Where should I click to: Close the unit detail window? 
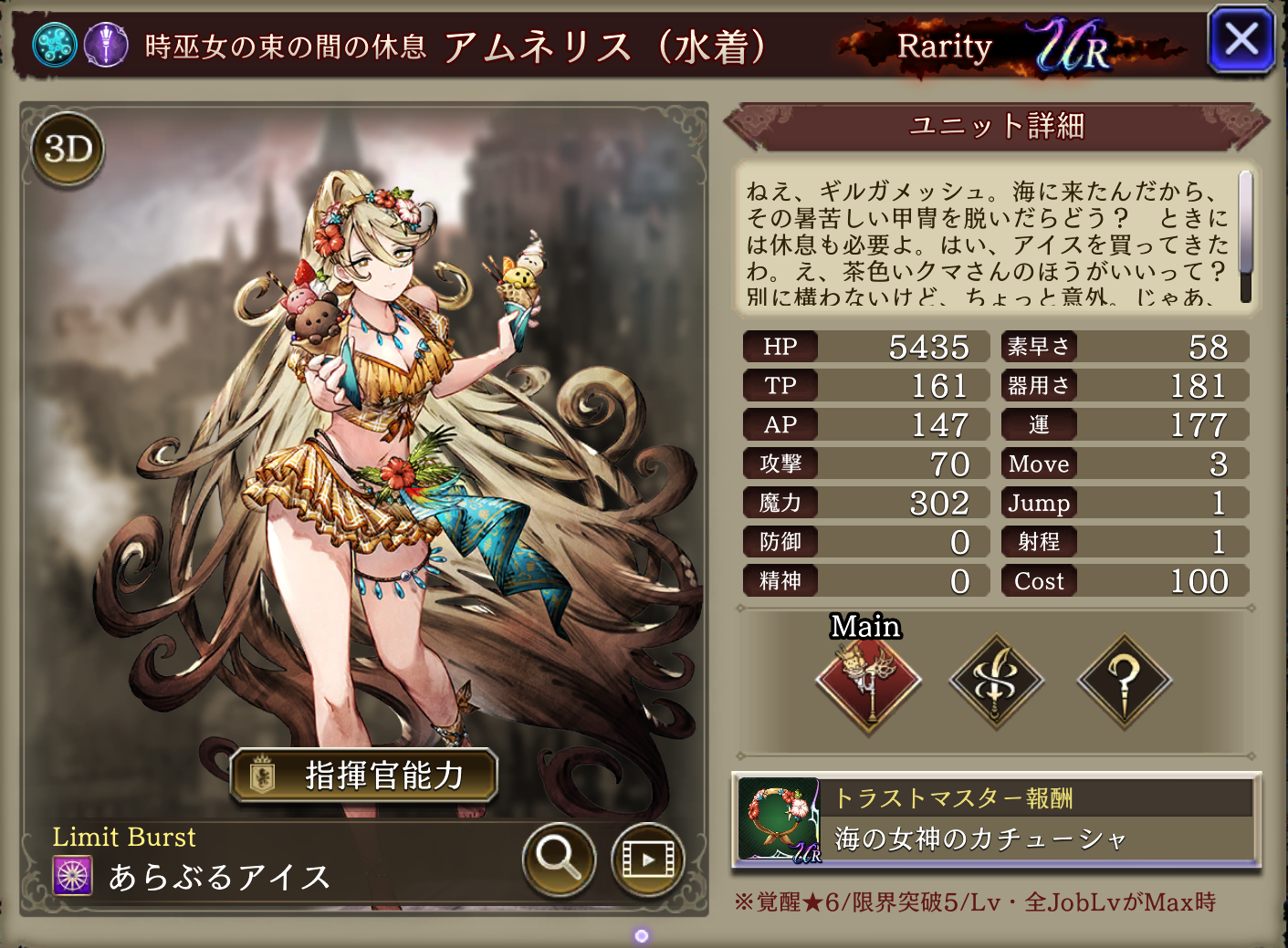pyautogui.click(x=1241, y=40)
